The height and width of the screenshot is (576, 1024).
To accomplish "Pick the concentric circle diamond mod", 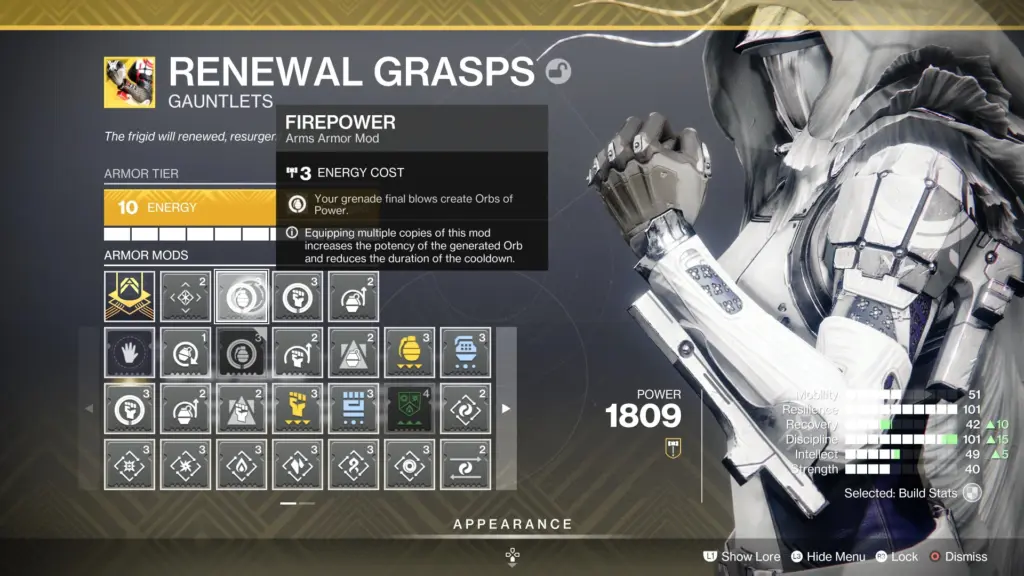I will pos(409,464).
